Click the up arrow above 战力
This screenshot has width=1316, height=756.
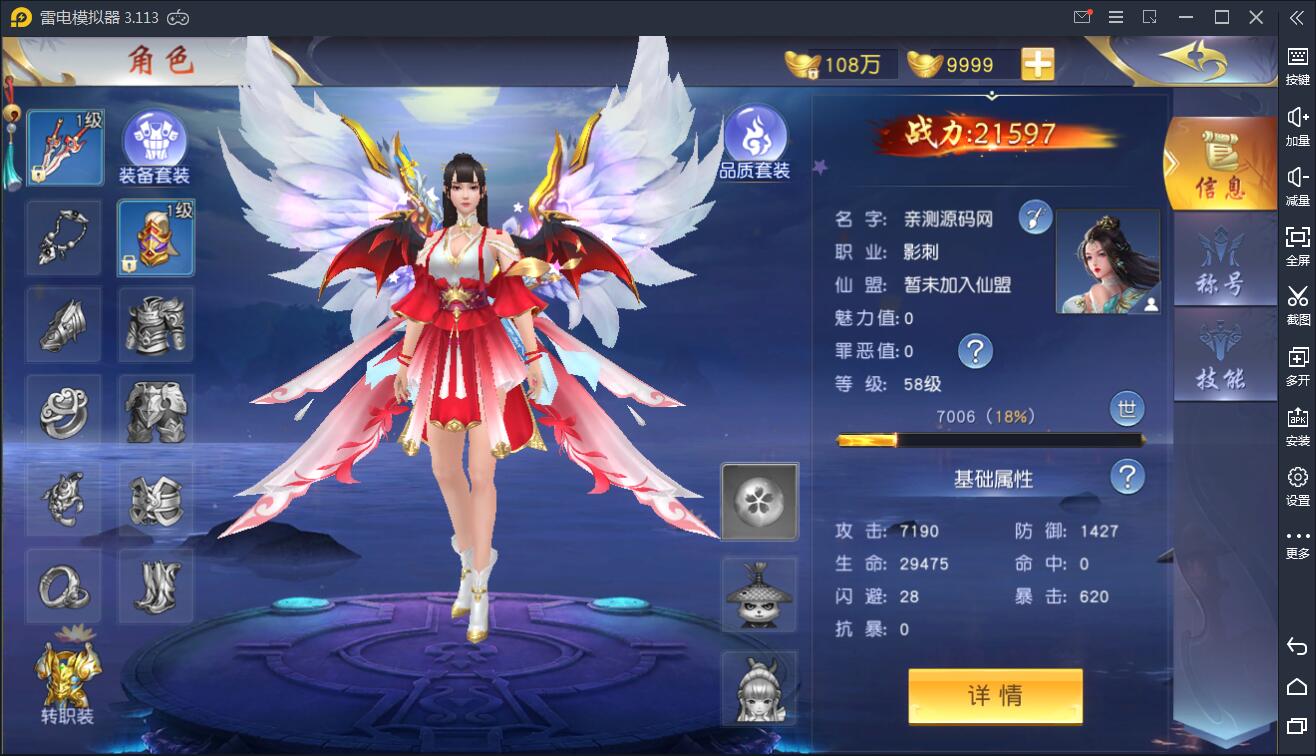[991, 94]
